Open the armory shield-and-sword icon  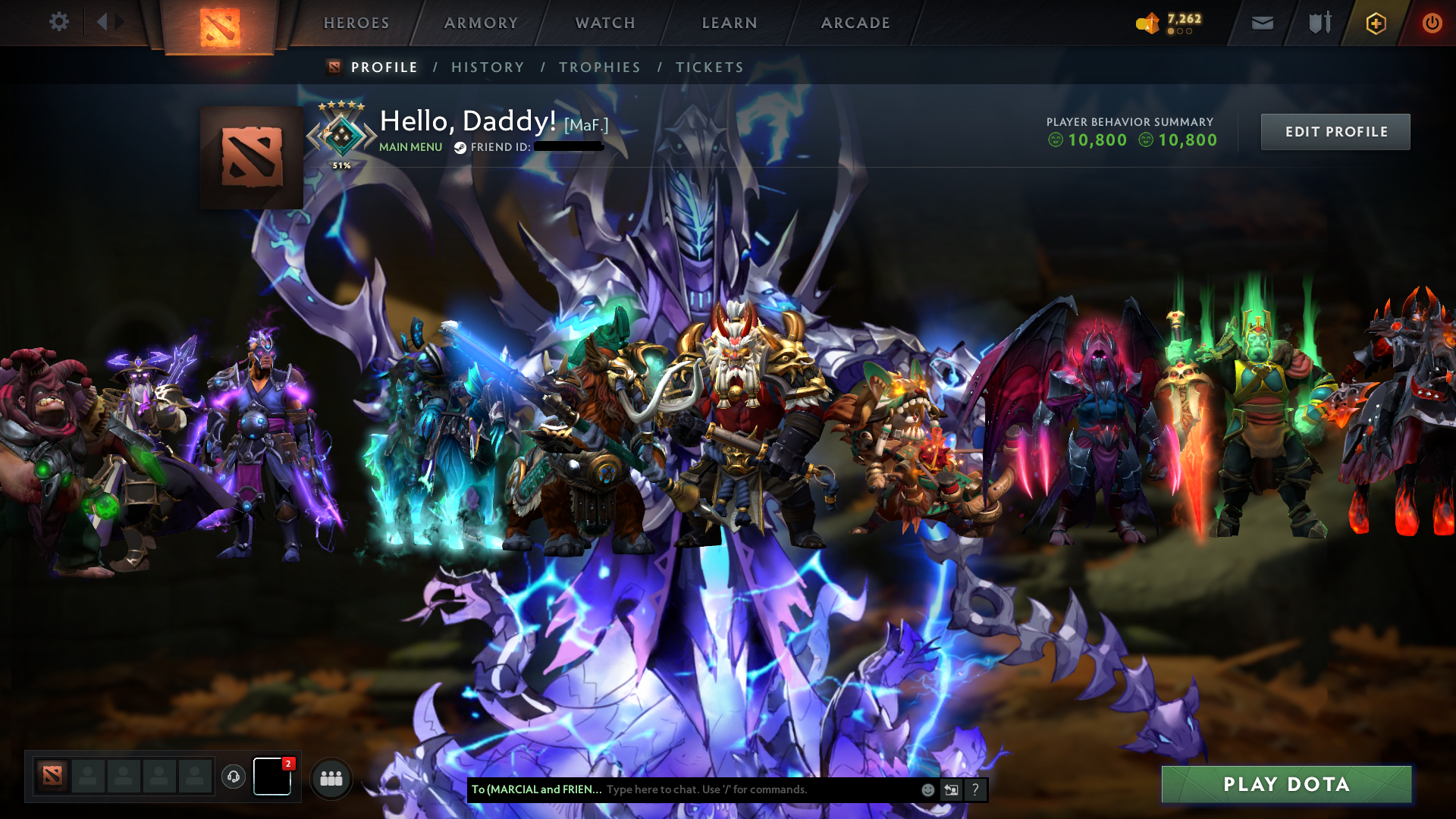point(1318,23)
